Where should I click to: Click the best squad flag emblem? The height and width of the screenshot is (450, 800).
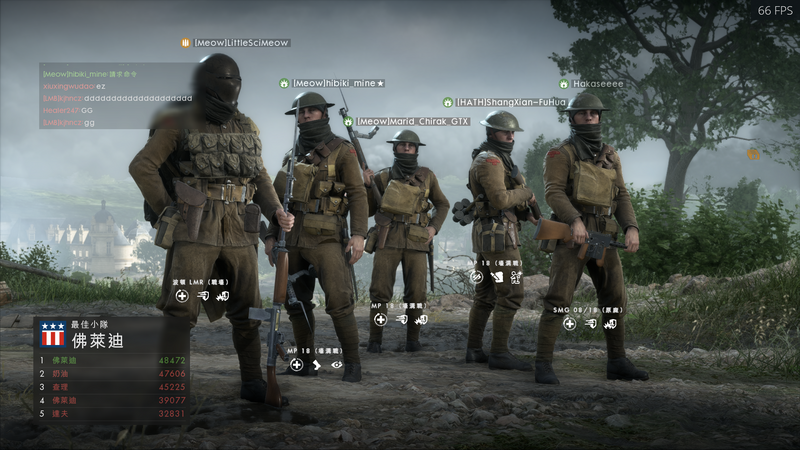click(52, 334)
